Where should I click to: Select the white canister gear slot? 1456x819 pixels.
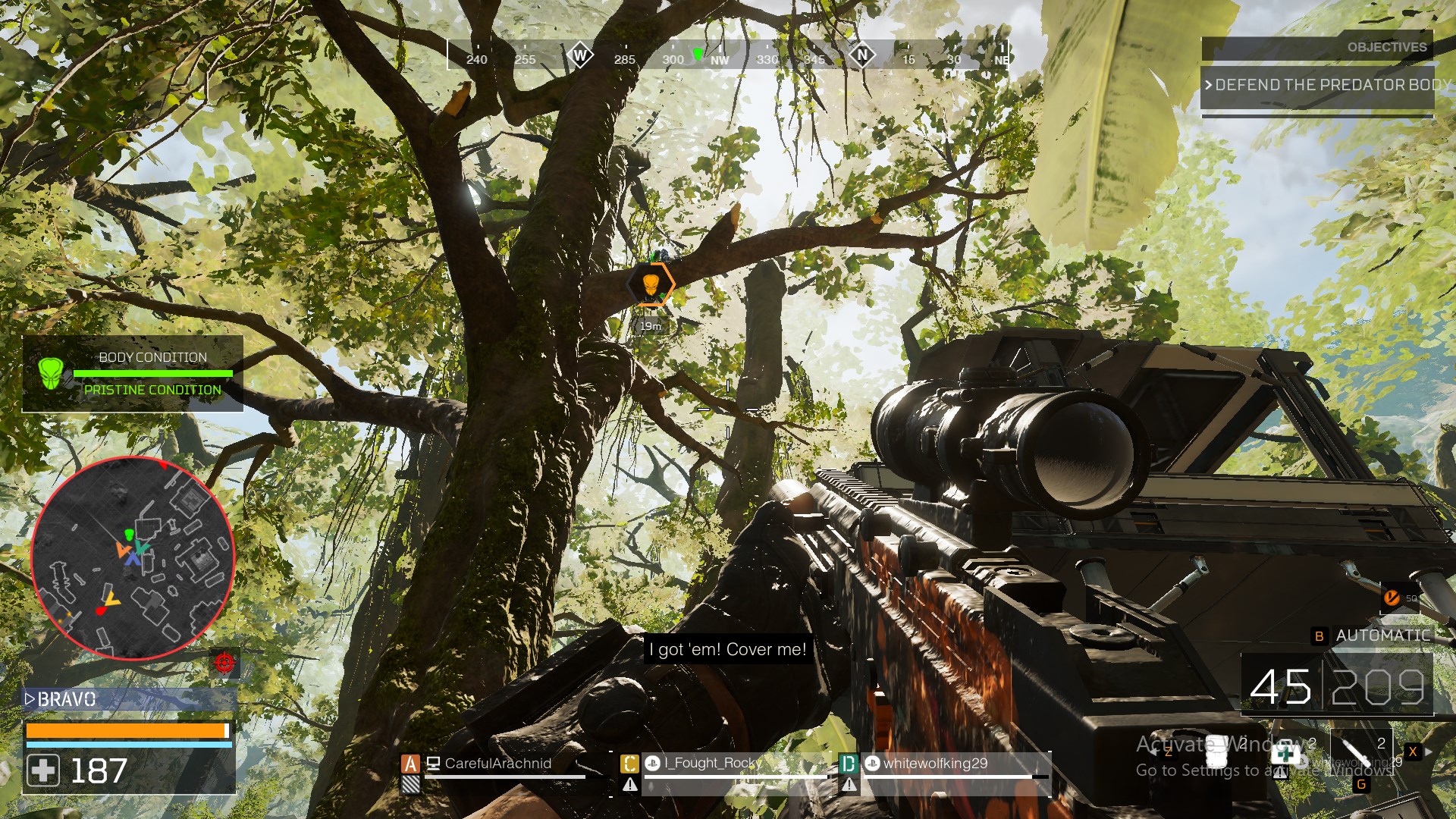click(x=1217, y=751)
